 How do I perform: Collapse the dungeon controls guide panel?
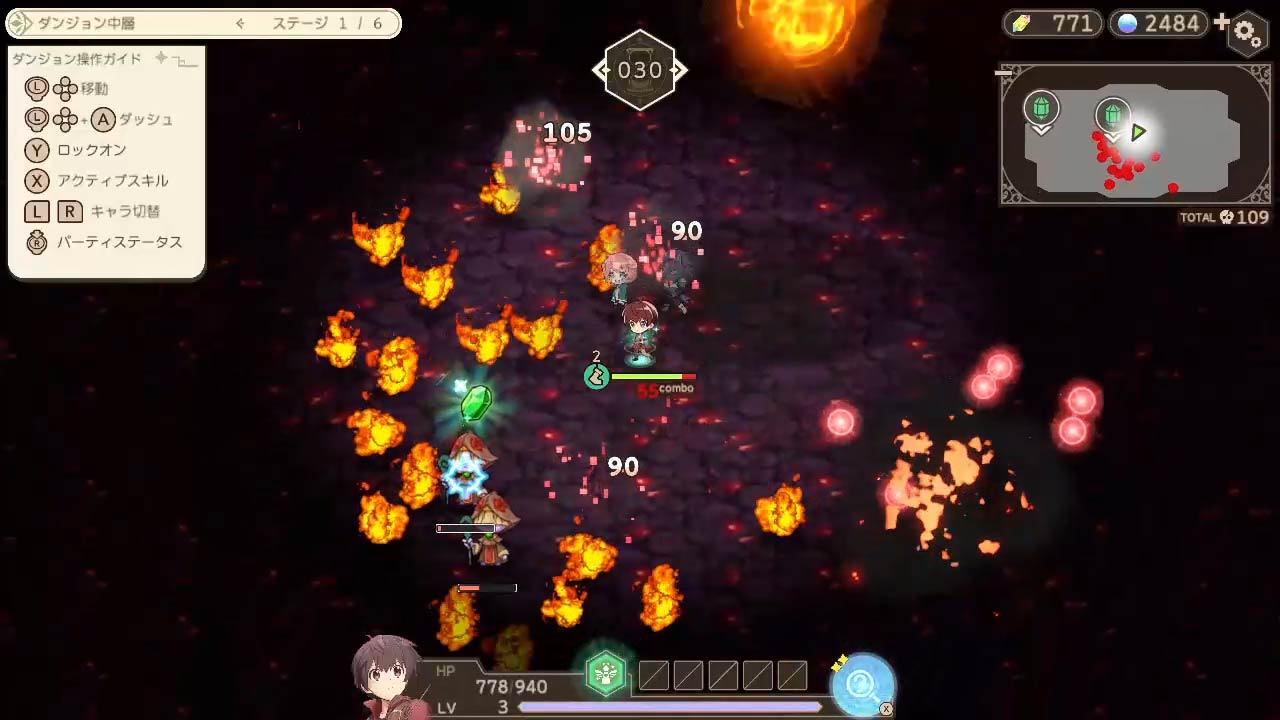click(184, 60)
